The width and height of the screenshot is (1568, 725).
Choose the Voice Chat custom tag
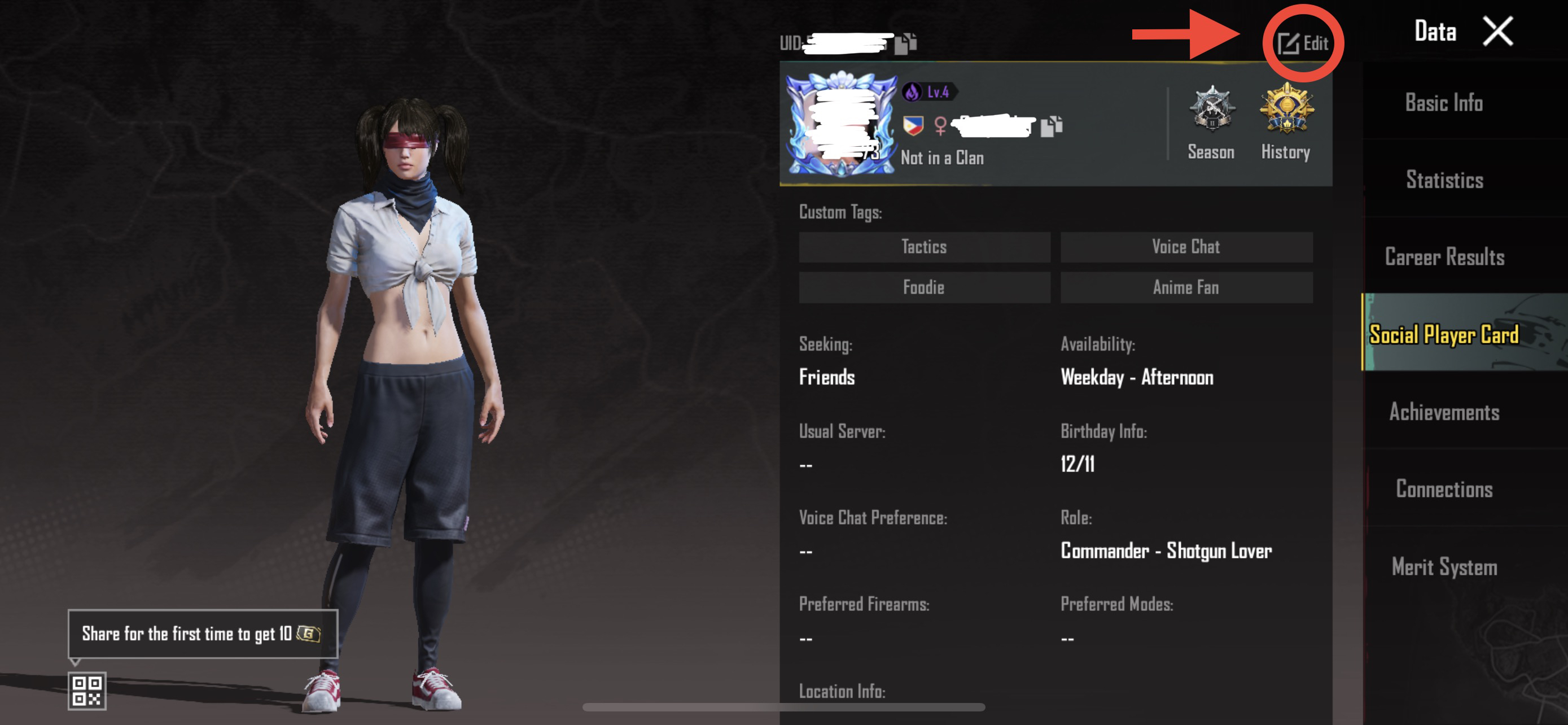1186,247
